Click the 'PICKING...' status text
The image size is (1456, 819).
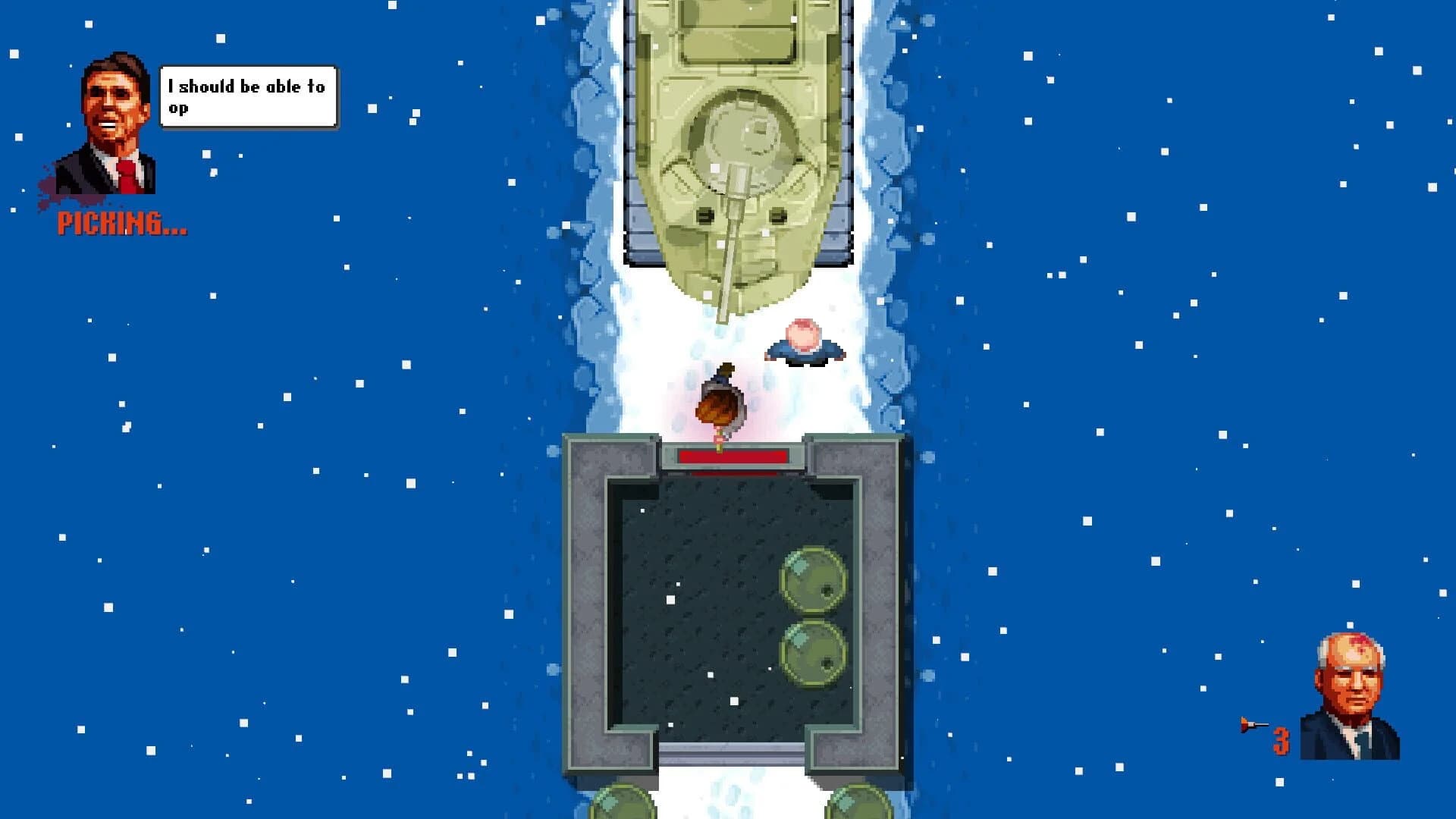tap(121, 222)
